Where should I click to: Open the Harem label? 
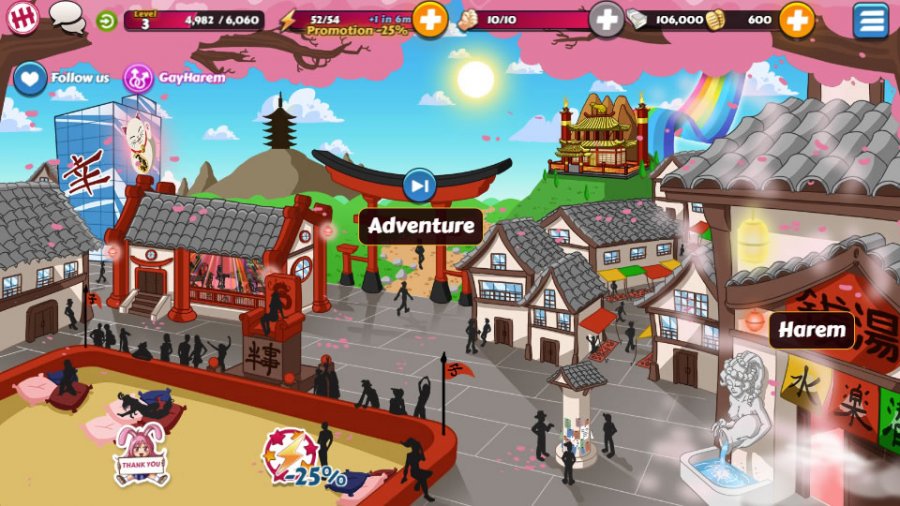(x=811, y=330)
